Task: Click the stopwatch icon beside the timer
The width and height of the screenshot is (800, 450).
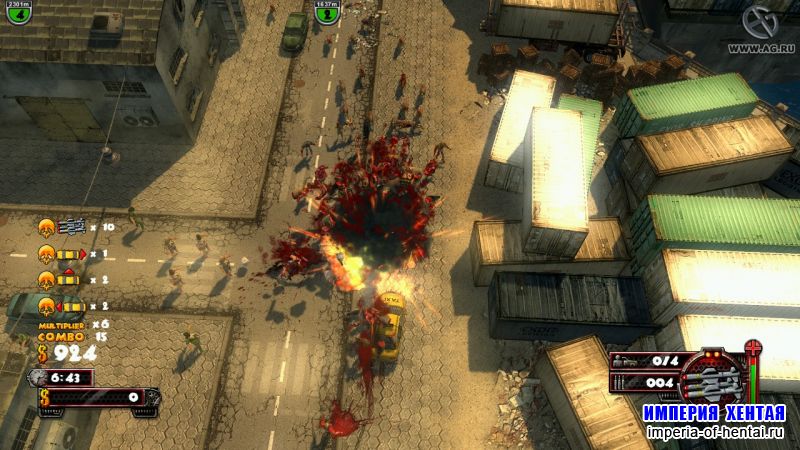Action: (x=38, y=377)
